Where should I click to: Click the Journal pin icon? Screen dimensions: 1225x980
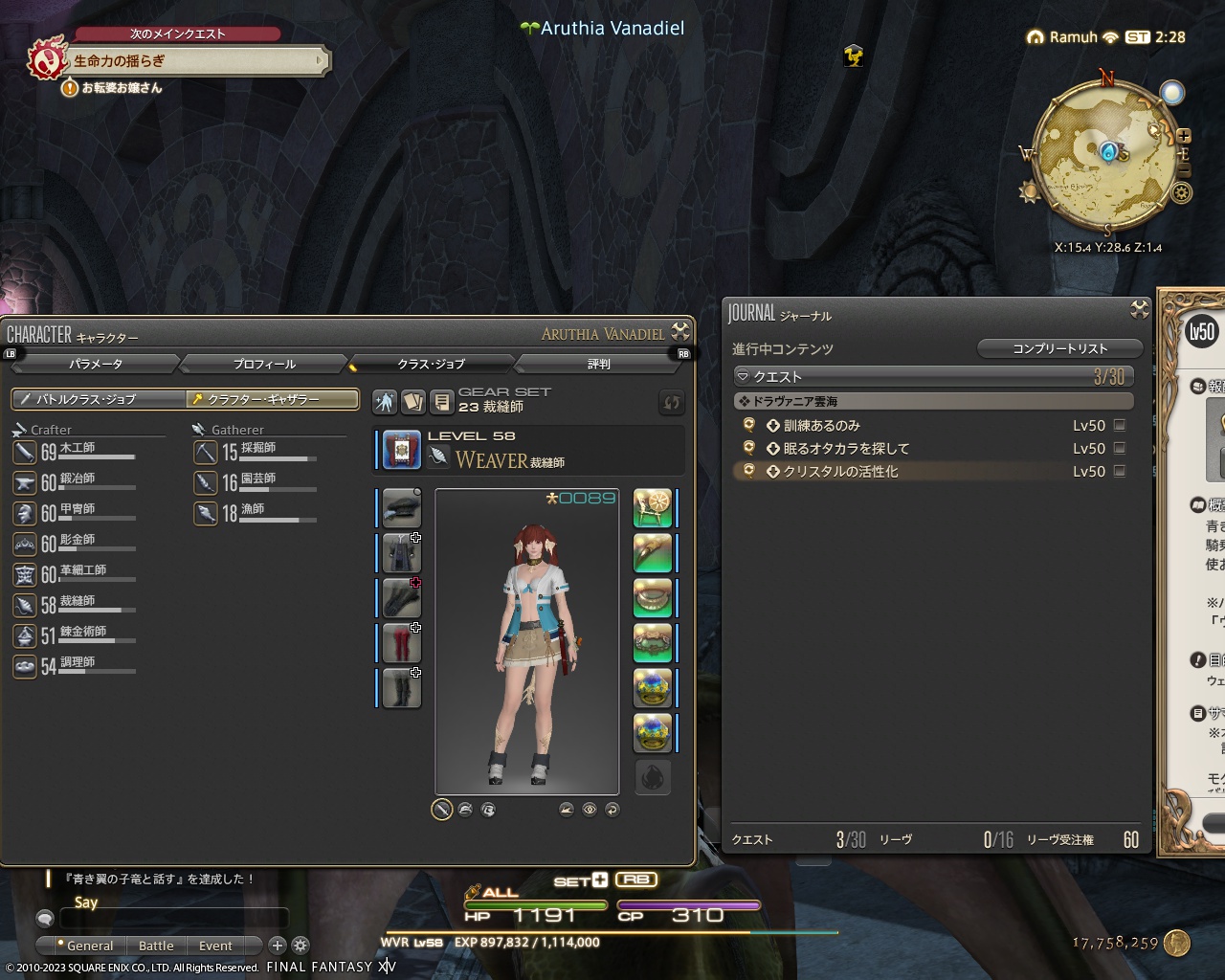click(1139, 309)
